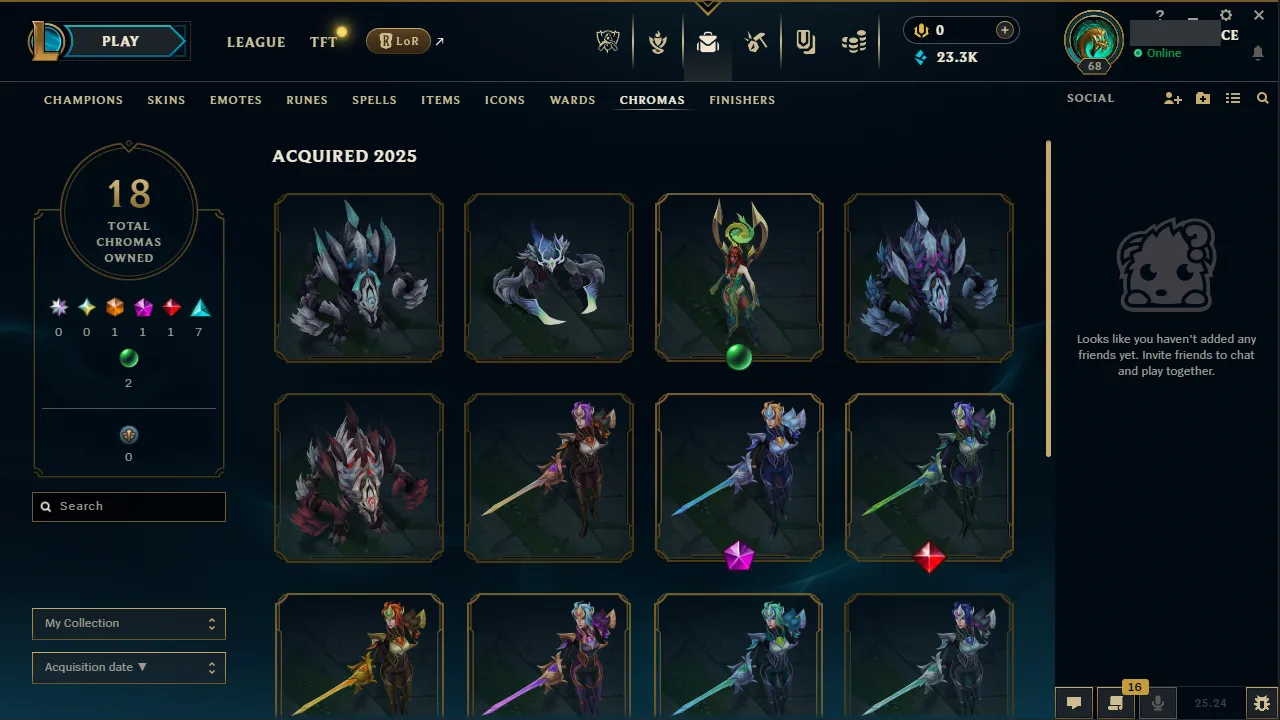Switch to the TFT menu item

click(322, 42)
